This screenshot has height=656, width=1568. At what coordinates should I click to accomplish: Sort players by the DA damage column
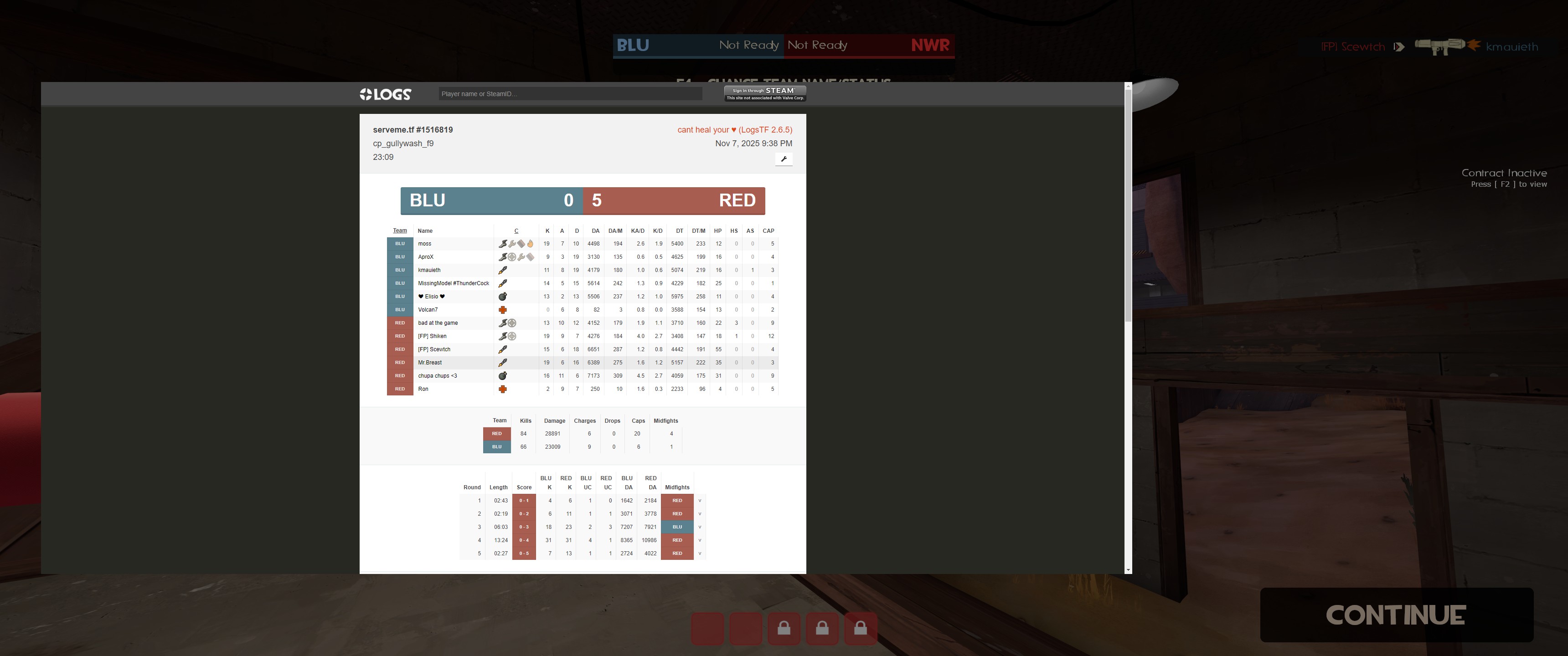595,231
